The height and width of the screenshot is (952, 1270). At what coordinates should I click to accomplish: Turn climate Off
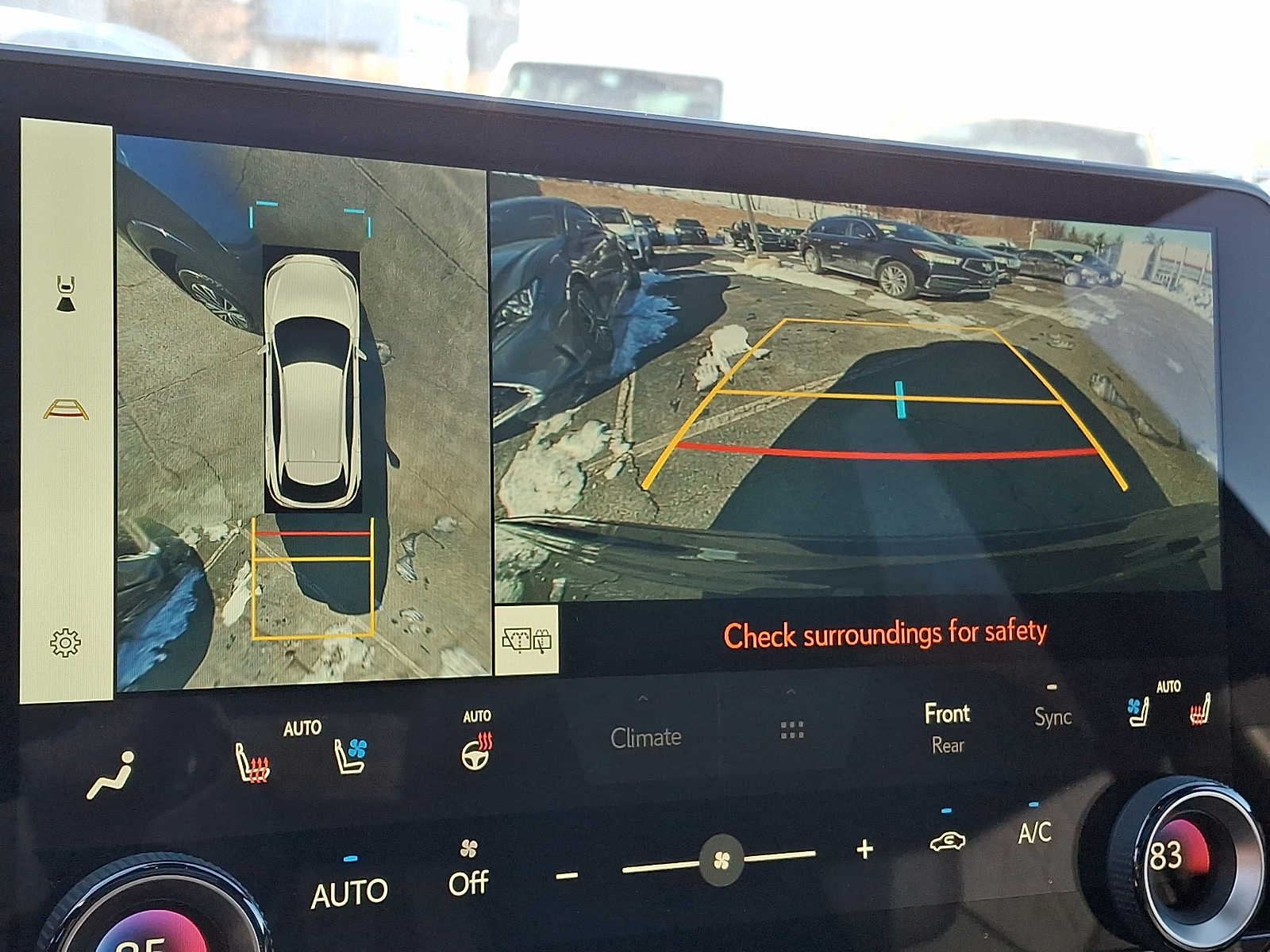click(x=470, y=883)
